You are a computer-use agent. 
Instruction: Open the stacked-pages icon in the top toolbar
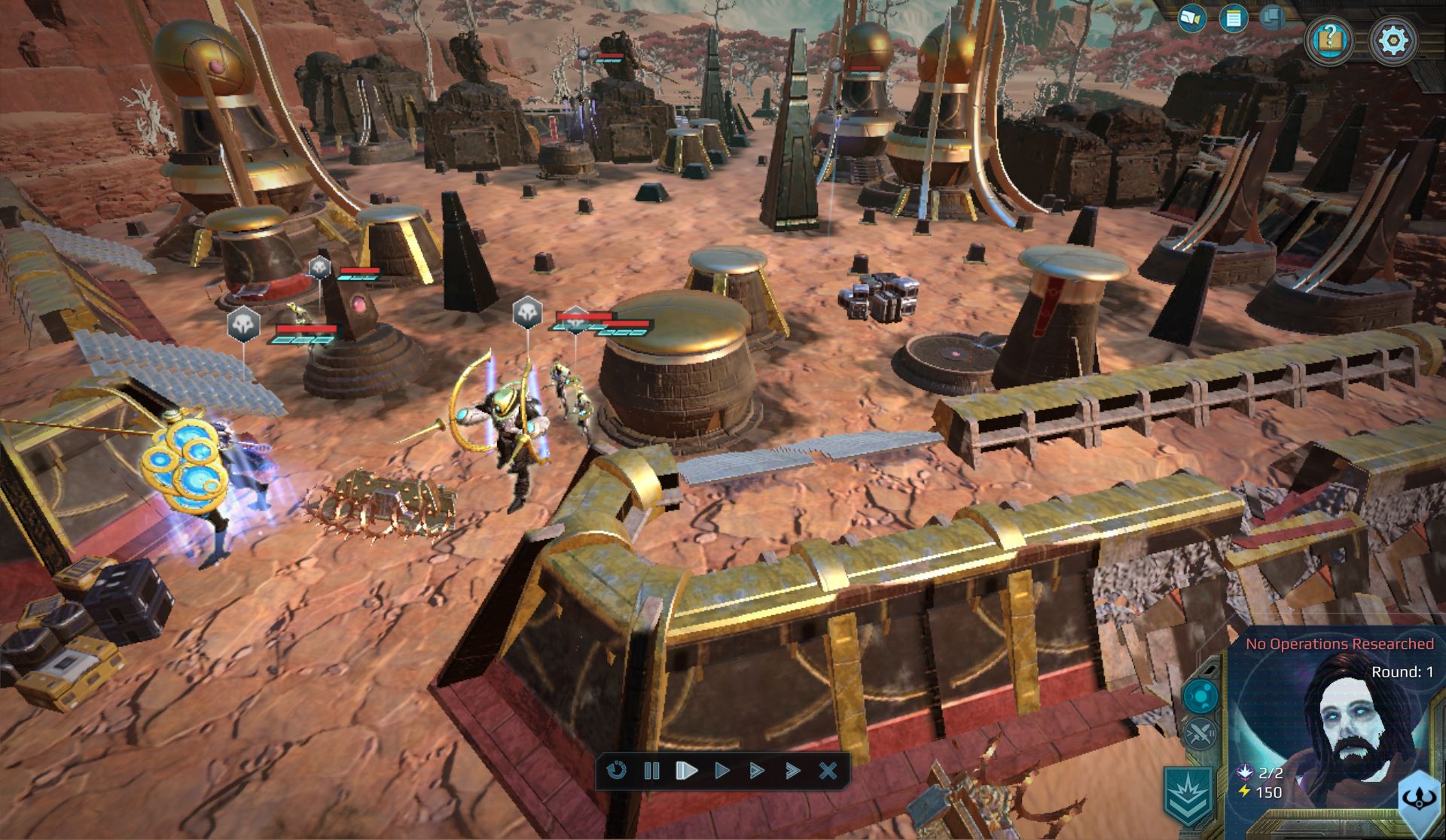tap(1272, 17)
